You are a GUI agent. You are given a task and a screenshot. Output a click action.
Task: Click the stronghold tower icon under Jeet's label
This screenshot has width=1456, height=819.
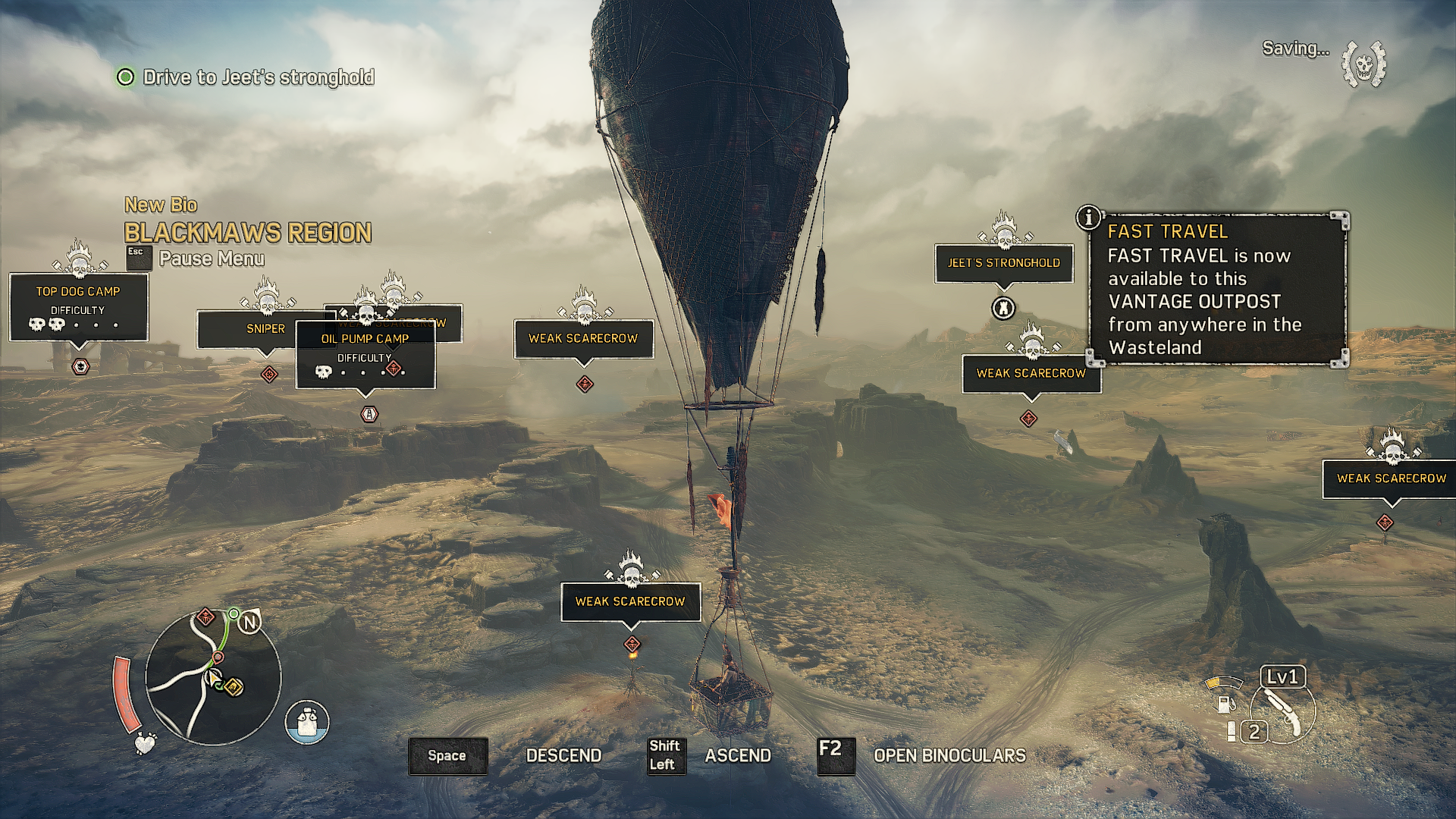click(x=1003, y=308)
